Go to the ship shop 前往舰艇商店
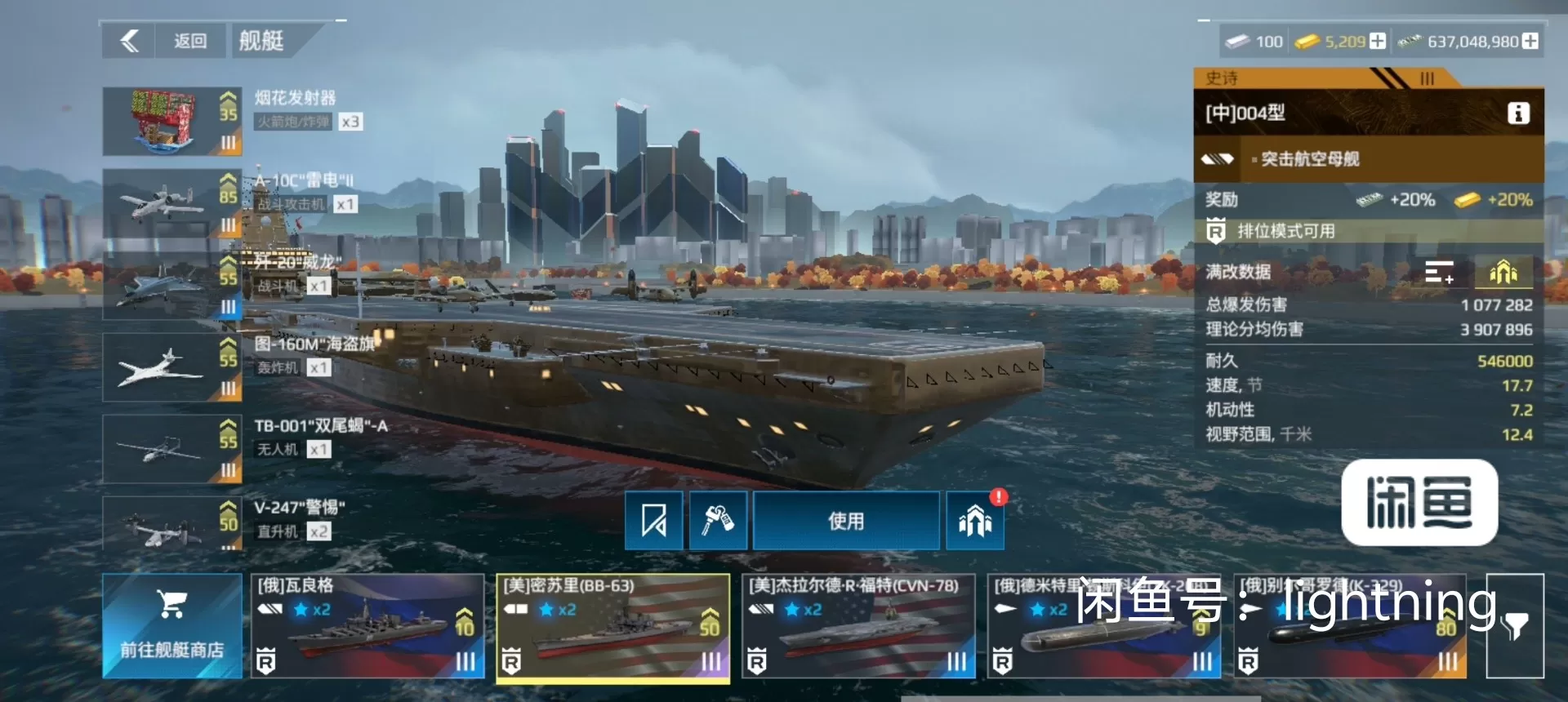Screen dimensions: 1568x702 (171, 626)
